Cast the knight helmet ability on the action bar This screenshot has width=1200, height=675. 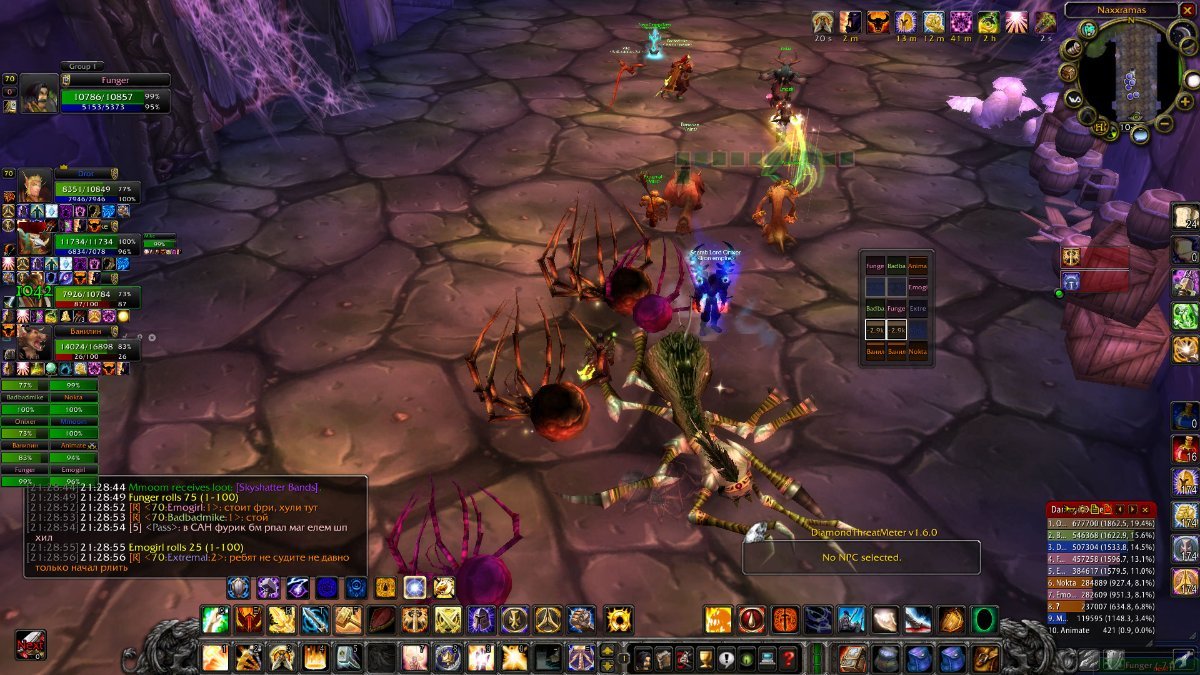coord(483,620)
